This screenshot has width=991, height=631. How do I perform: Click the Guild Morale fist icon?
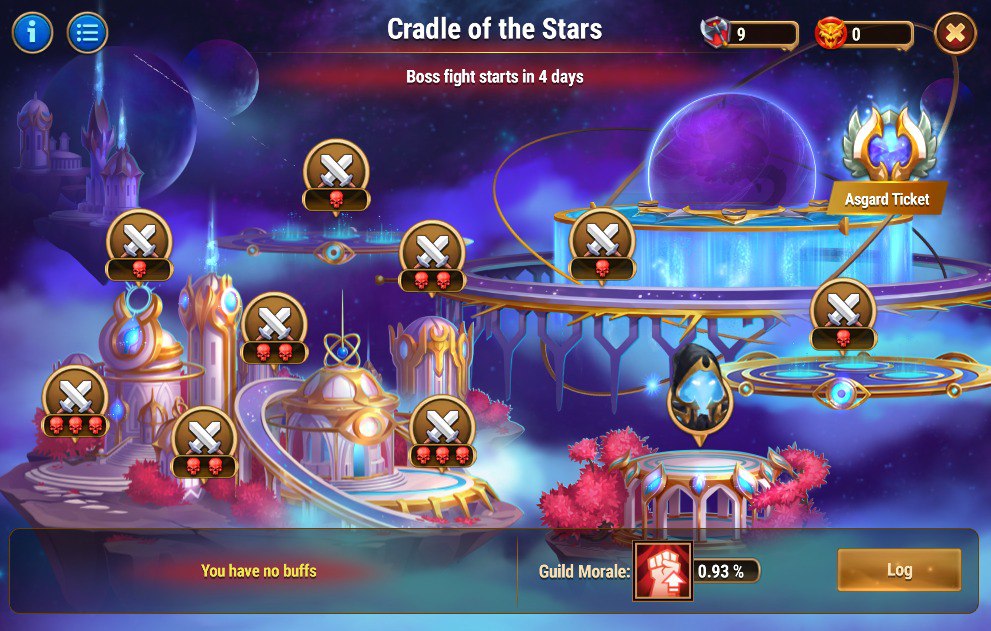tap(662, 571)
